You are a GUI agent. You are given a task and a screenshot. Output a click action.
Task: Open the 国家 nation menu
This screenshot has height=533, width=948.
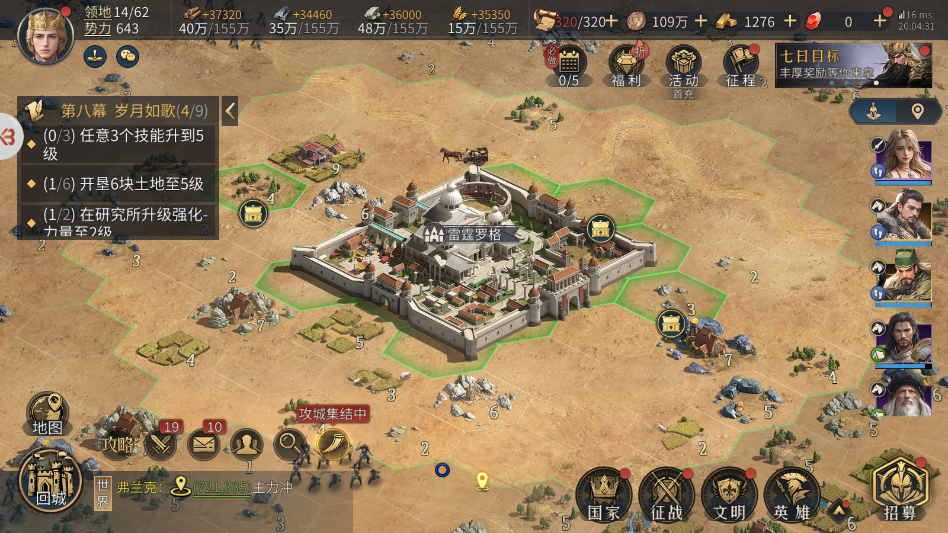[x=603, y=495]
